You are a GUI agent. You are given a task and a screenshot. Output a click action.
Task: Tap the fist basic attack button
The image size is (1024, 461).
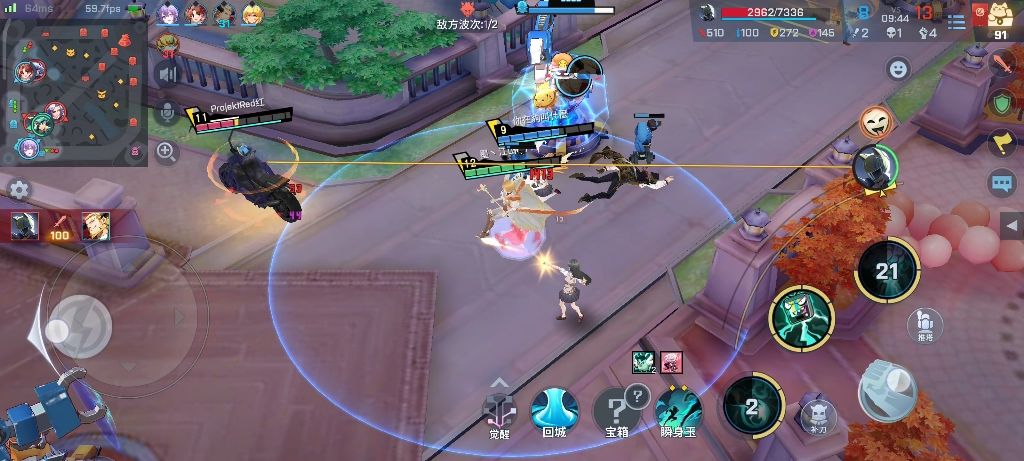pyautogui.click(x=887, y=389)
